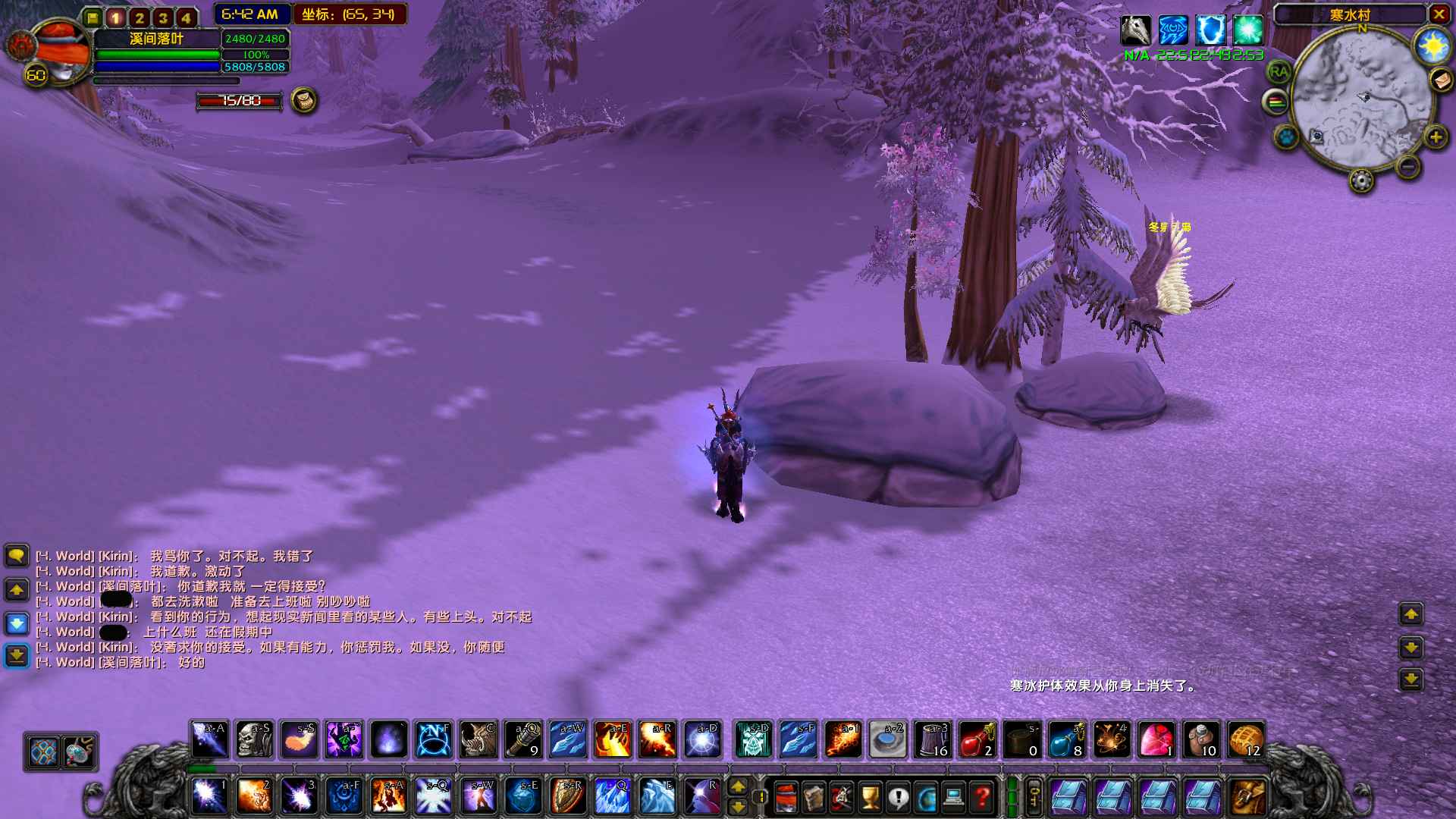Open the mail envelope icon on the minimap

coord(1440,80)
